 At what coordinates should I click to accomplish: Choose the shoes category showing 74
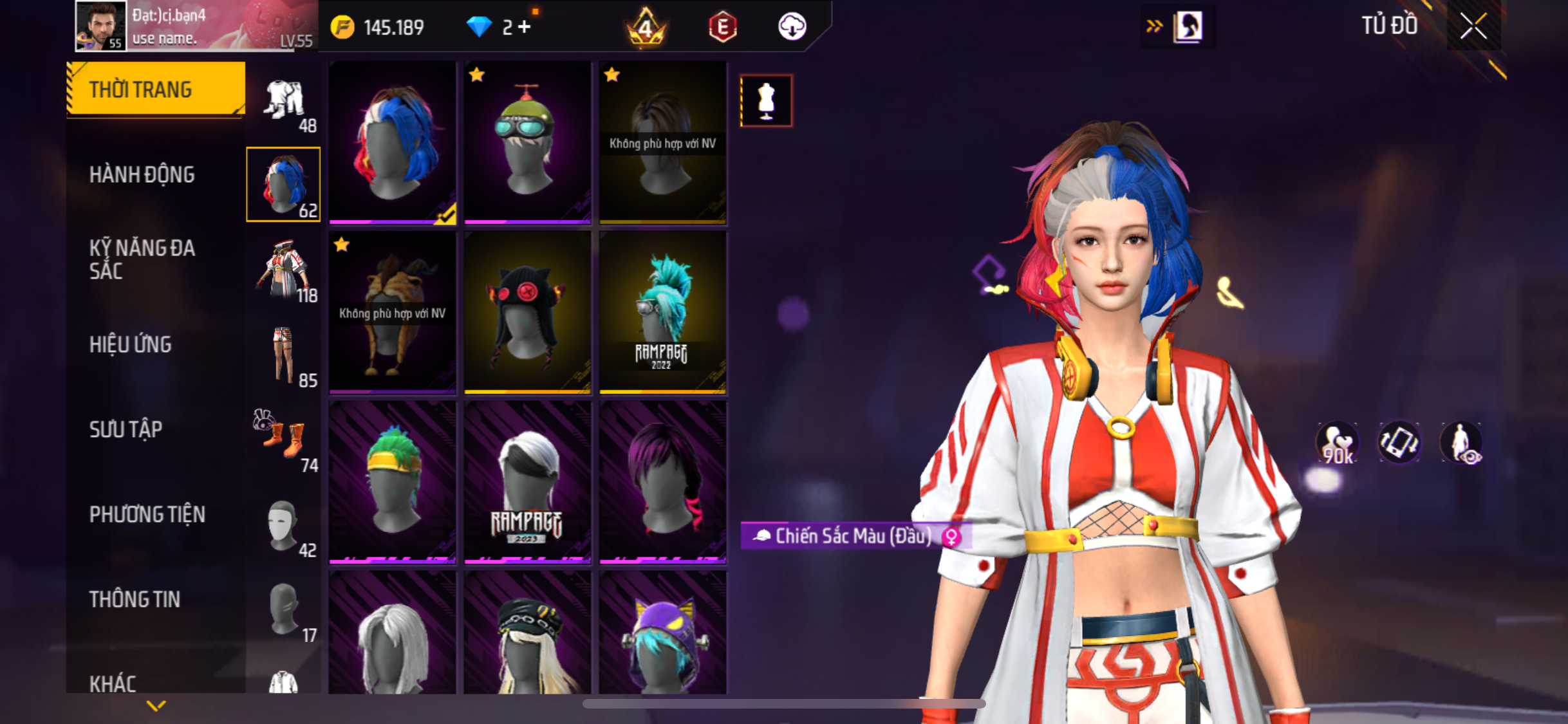pyautogui.click(x=284, y=440)
